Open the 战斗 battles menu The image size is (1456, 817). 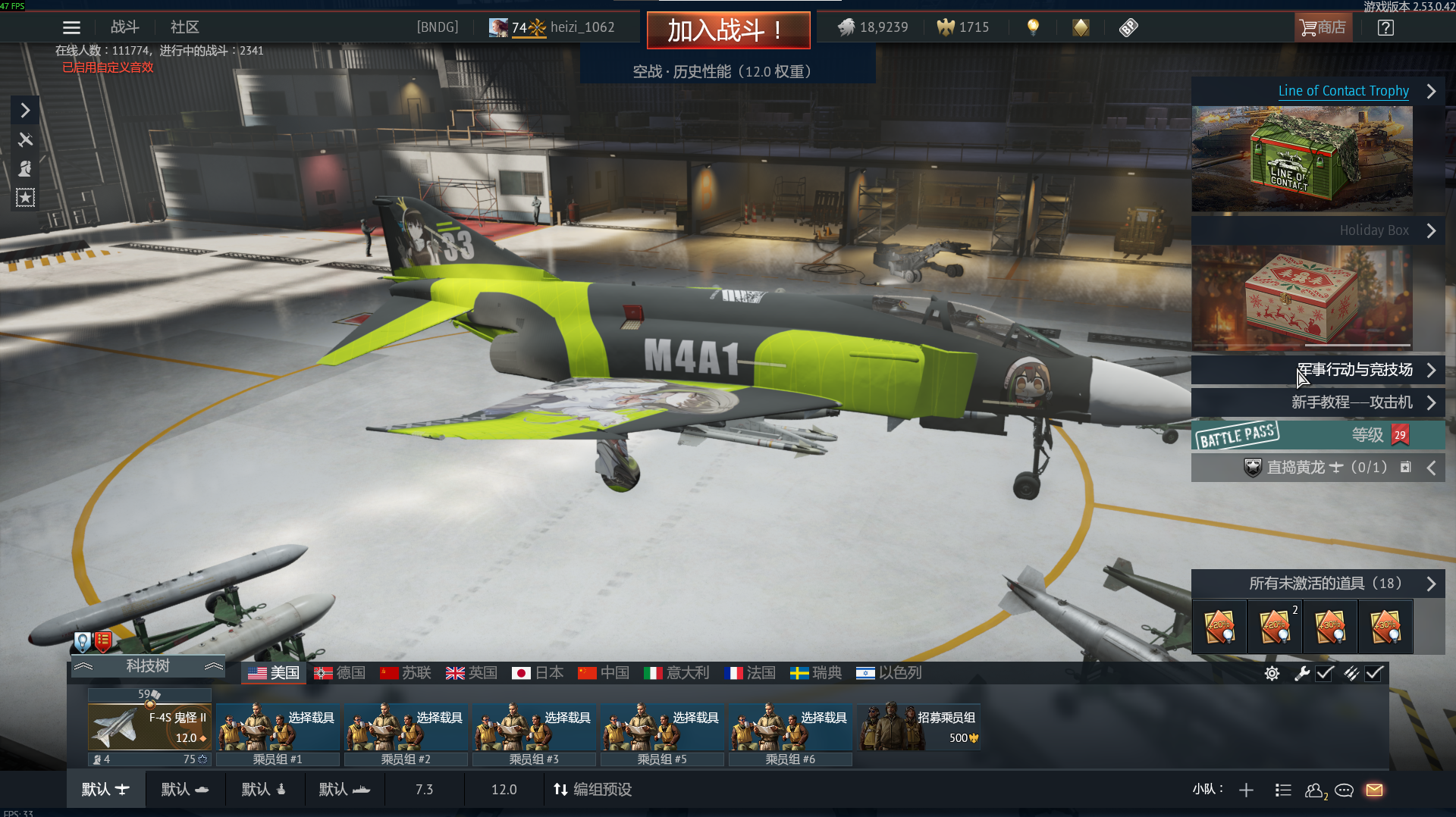pyautogui.click(x=125, y=27)
